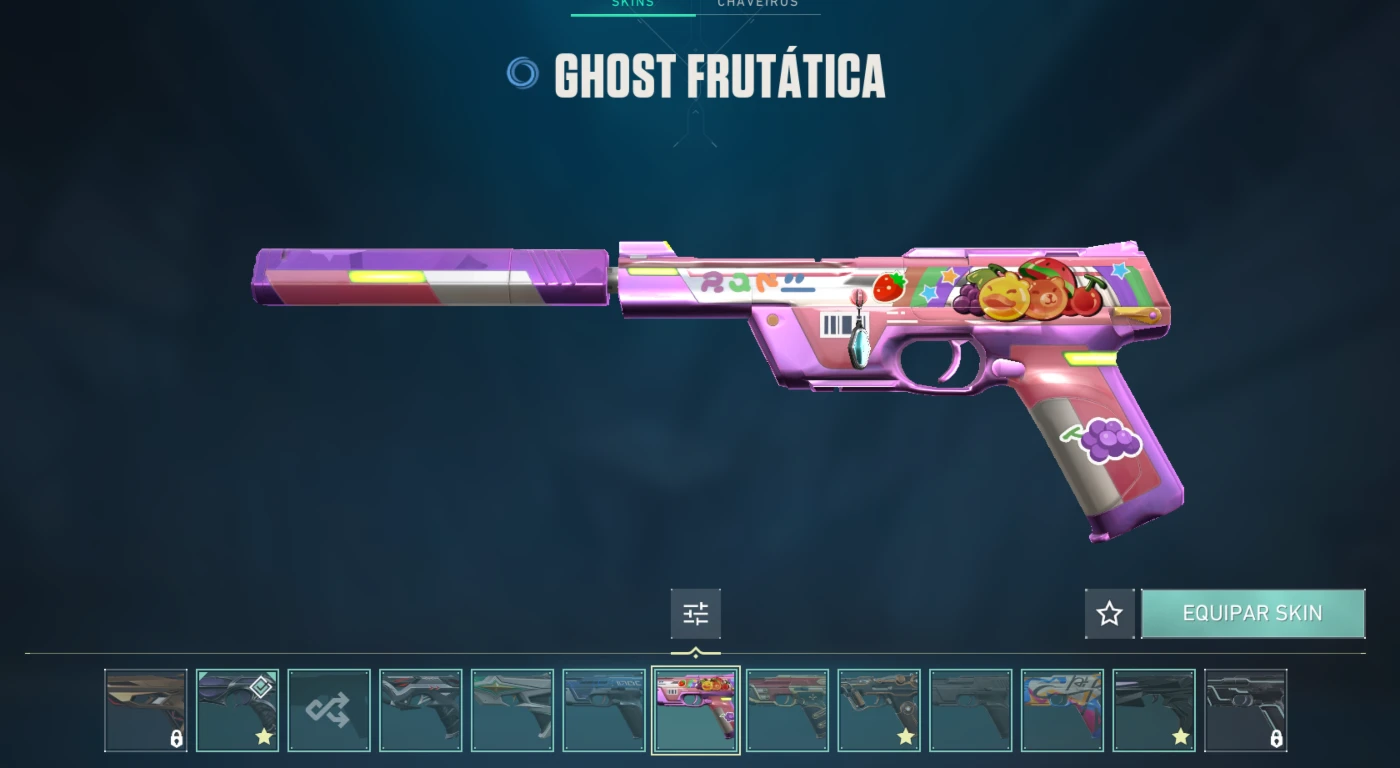
Task: Pick the silver Ghost skin with gold star emblem
Action: [512, 710]
